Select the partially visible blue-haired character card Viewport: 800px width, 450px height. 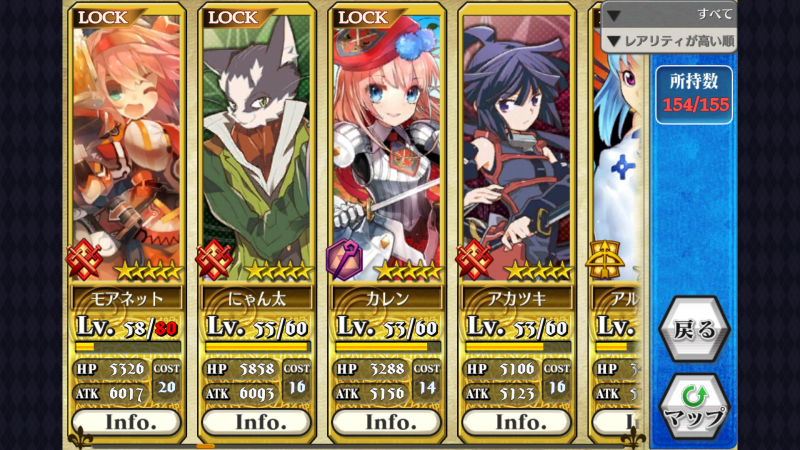(x=618, y=150)
